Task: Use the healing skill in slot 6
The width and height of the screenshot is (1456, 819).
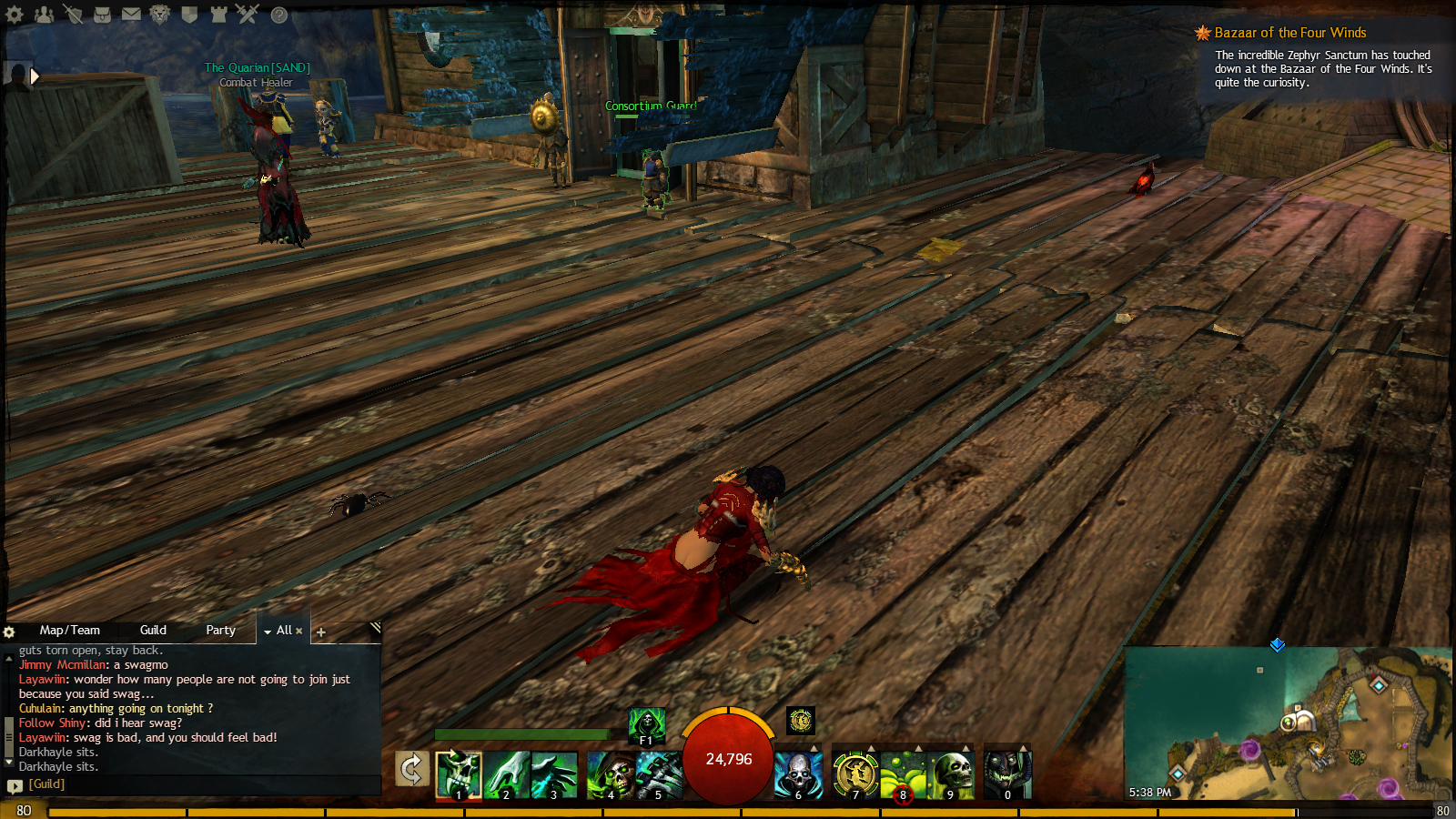Action: [x=798, y=775]
